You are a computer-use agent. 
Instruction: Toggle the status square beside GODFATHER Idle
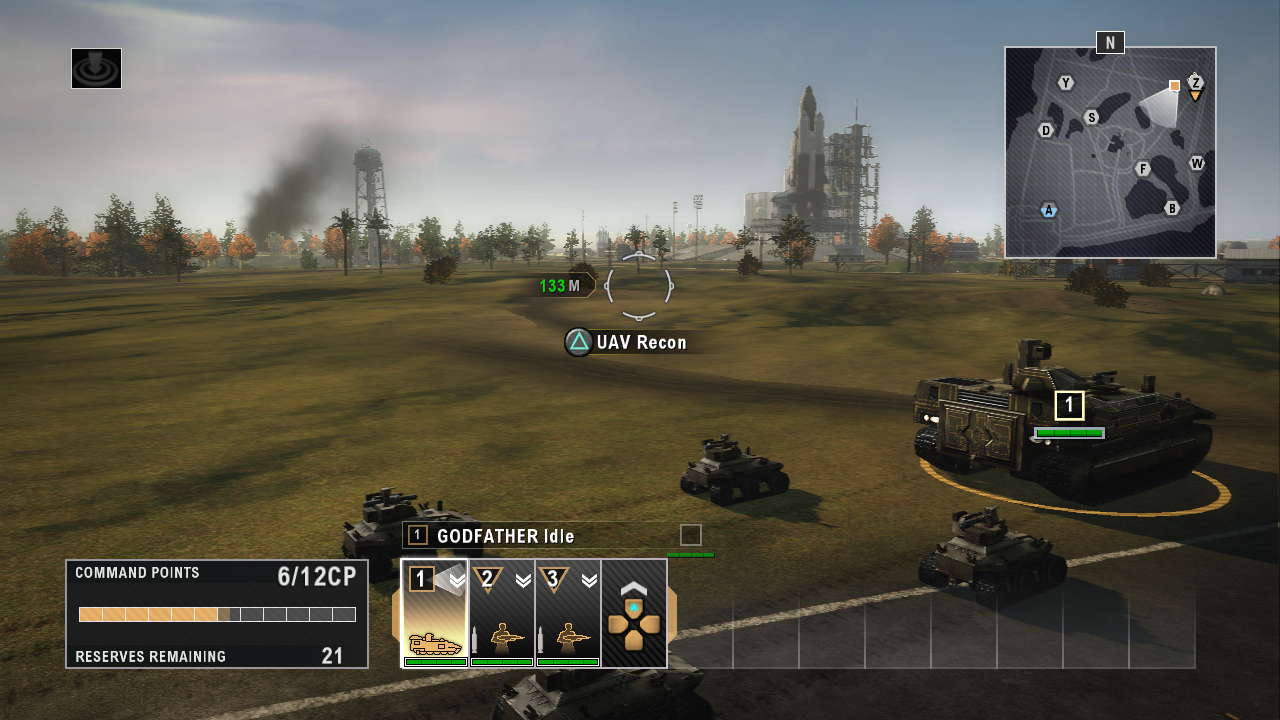pyautogui.click(x=690, y=536)
